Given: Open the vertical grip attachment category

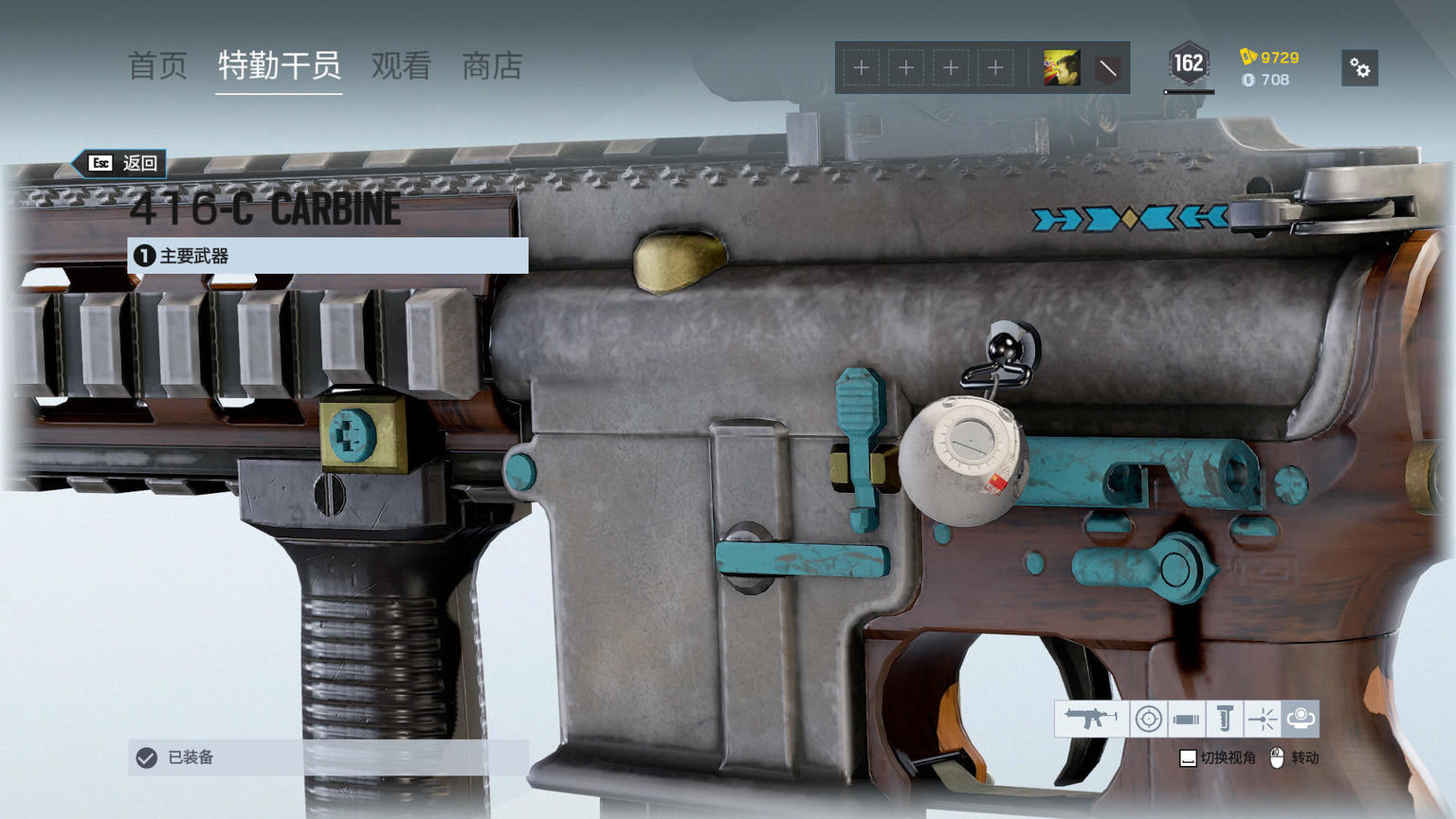Looking at the screenshot, I should coord(1224,719).
